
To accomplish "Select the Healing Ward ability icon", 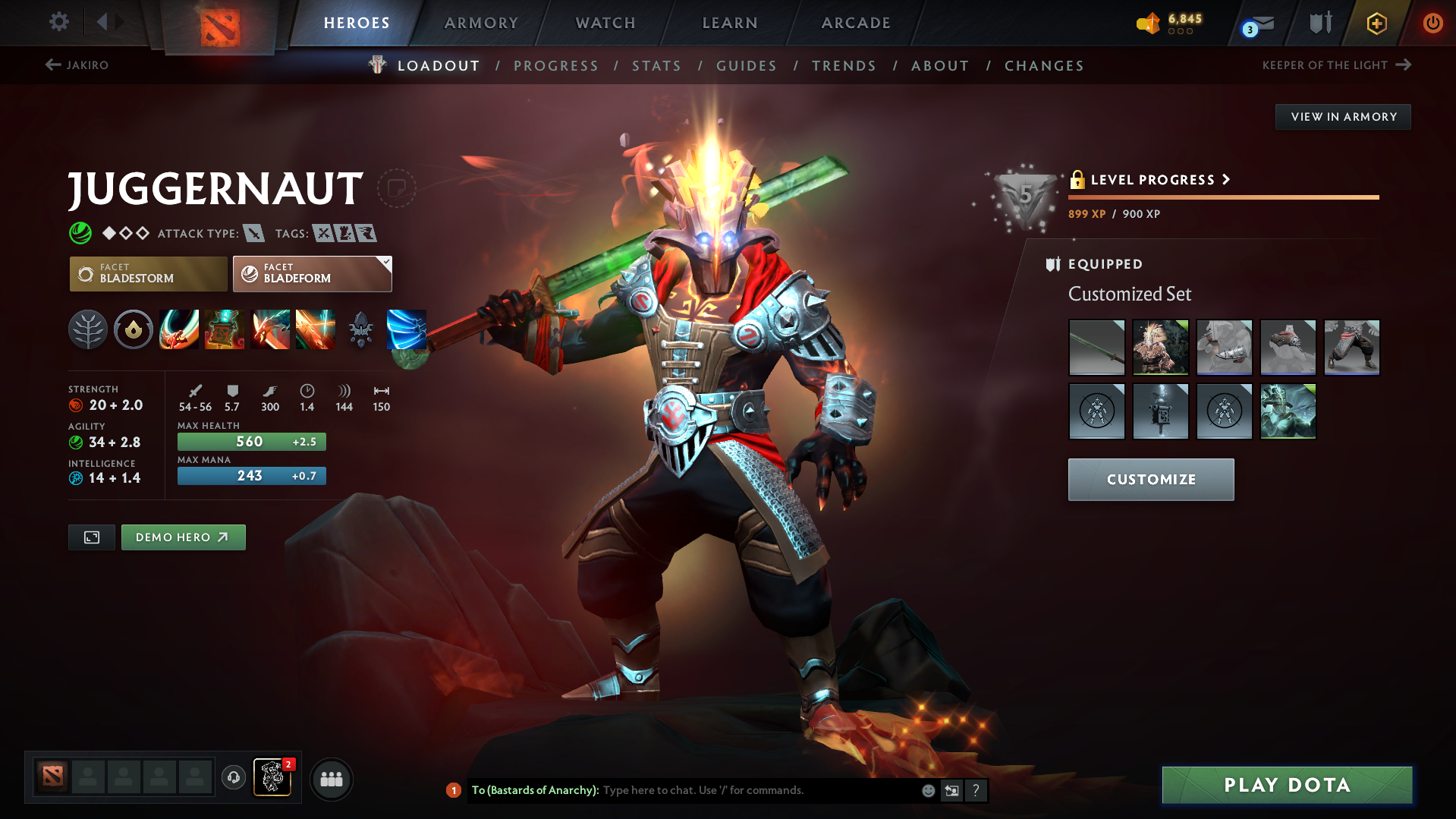I will pos(224,329).
